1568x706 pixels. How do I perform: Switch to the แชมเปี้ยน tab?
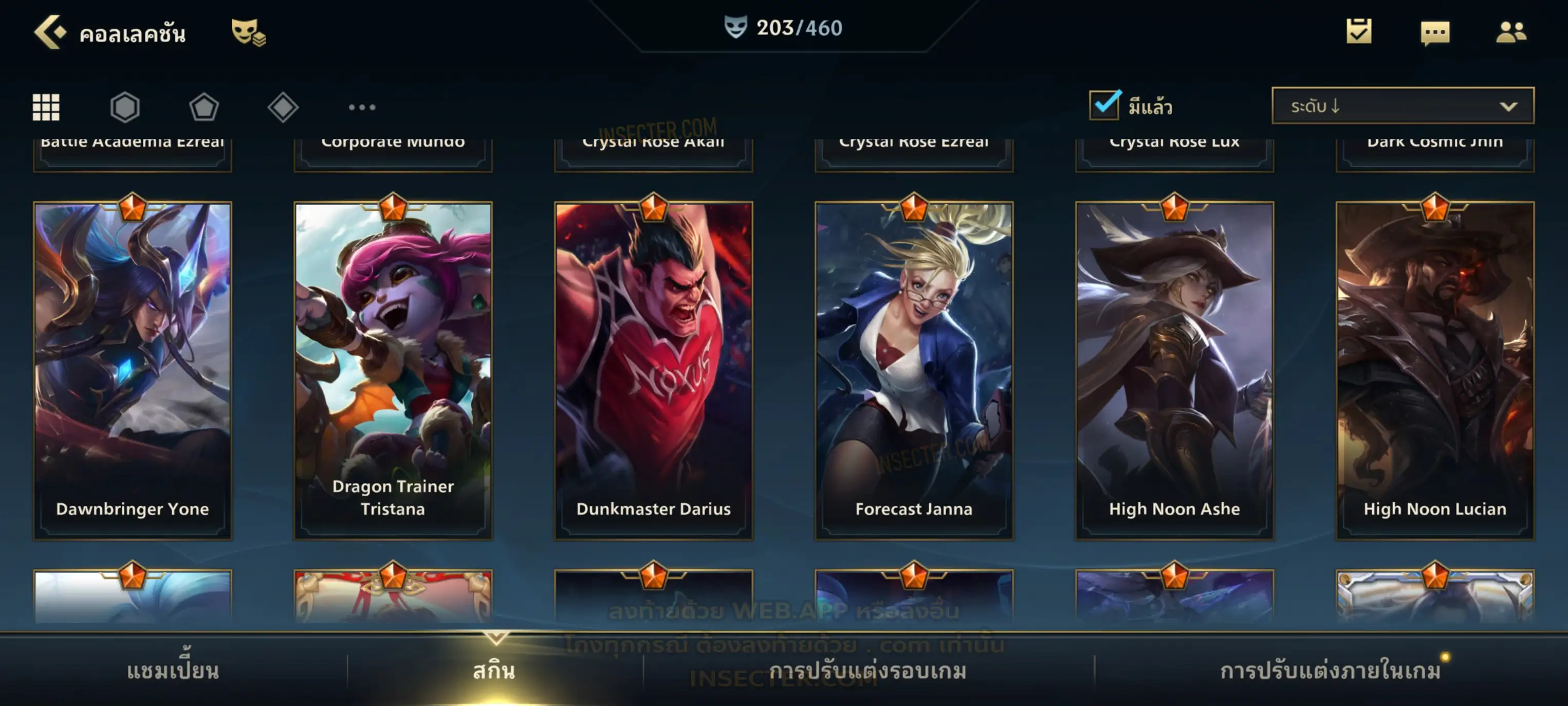point(173,671)
